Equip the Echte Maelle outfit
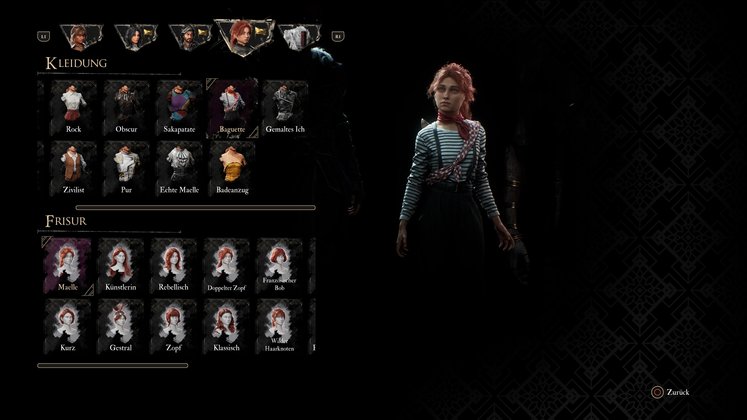Image resolution: width=747 pixels, height=420 pixels. tap(180, 165)
